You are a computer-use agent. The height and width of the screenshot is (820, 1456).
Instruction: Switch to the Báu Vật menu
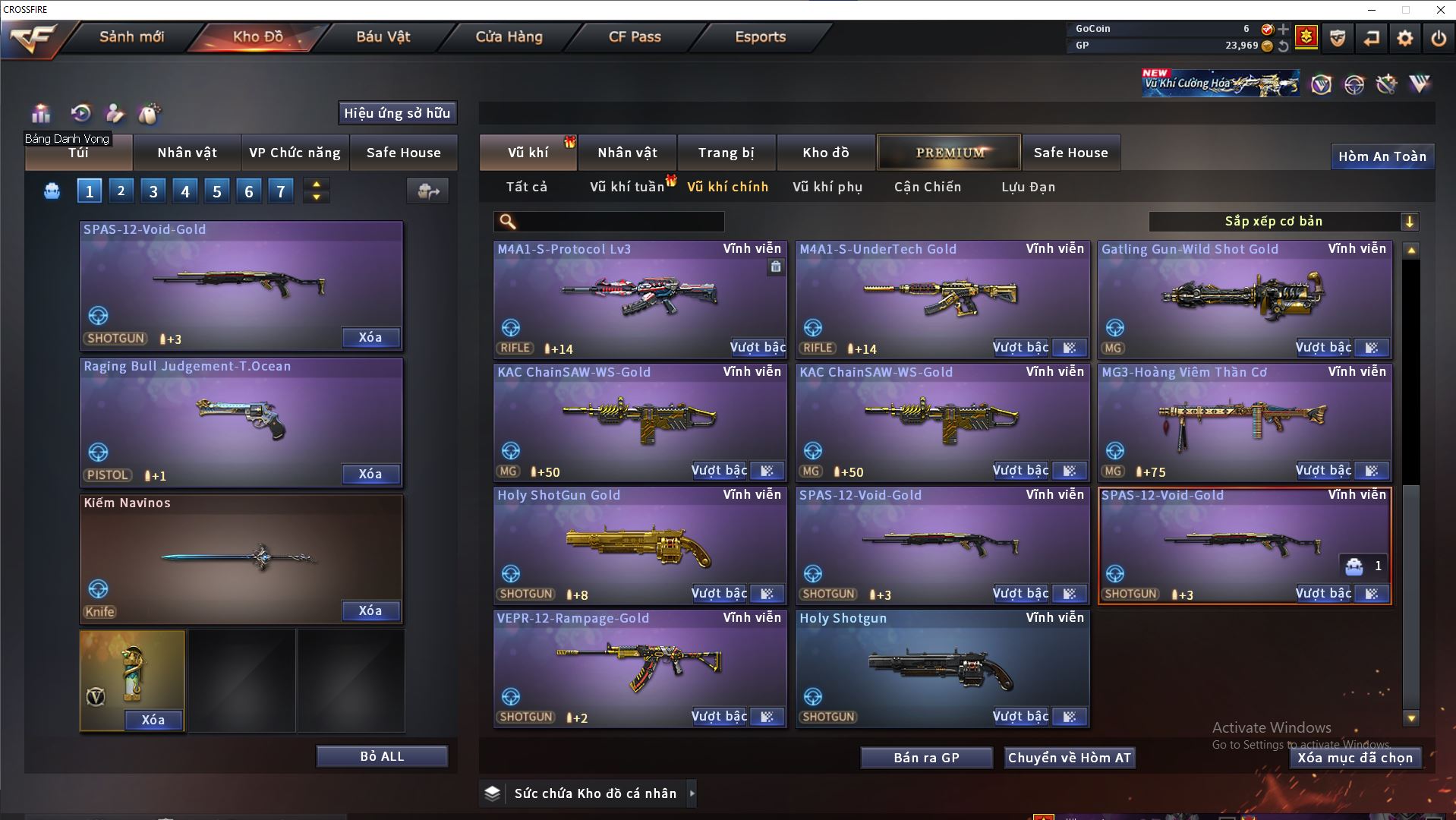coord(383,36)
